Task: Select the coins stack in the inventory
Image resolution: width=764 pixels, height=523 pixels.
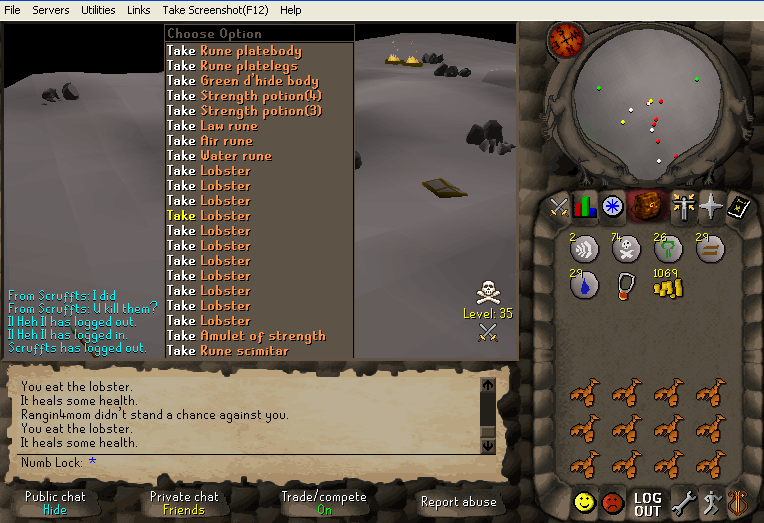Action: 667,285
